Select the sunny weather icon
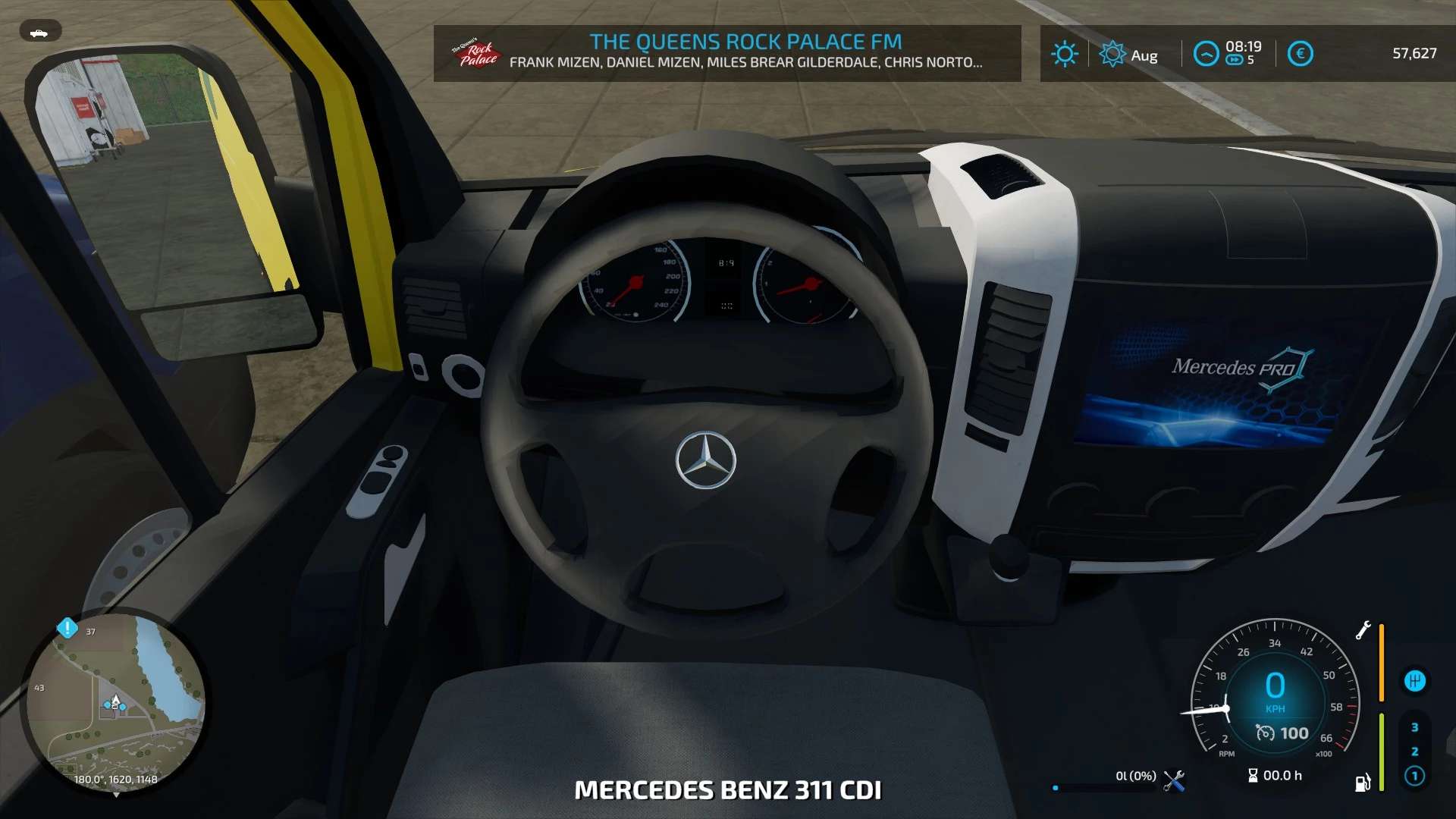The height and width of the screenshot is (819, 1456). click(x=1064, y=54)
